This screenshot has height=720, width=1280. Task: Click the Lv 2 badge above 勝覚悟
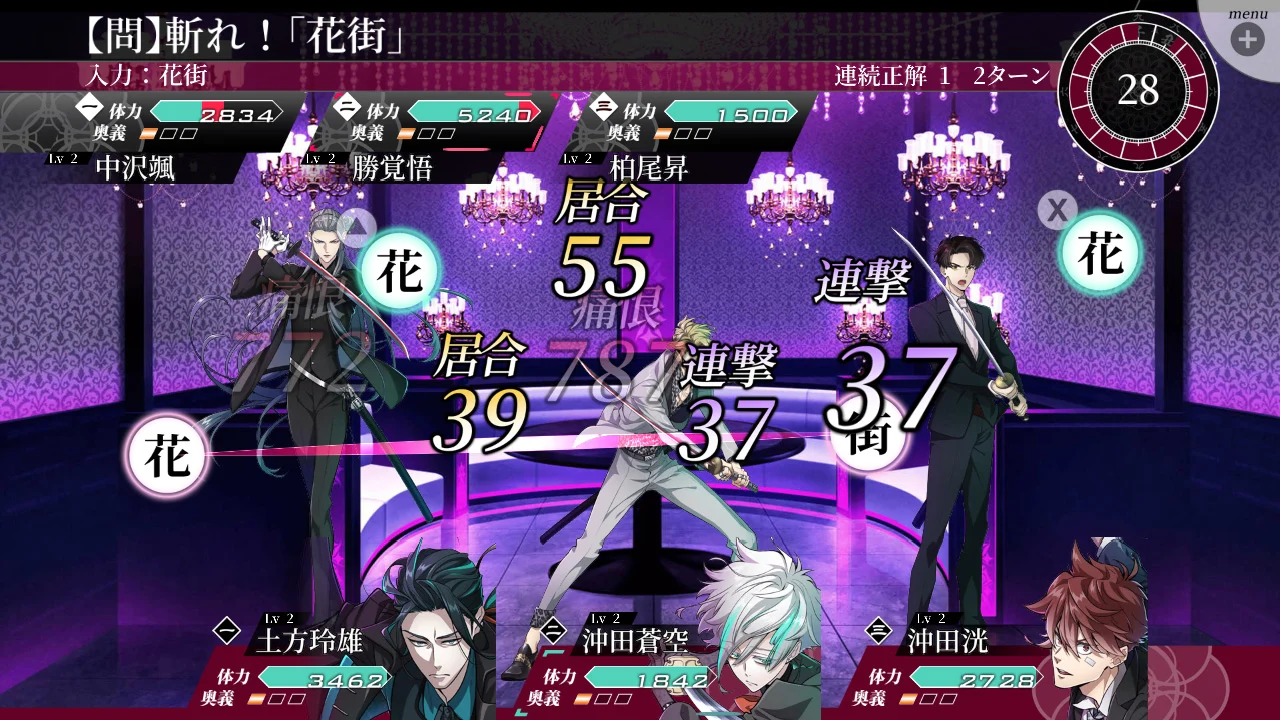(320, 157)
